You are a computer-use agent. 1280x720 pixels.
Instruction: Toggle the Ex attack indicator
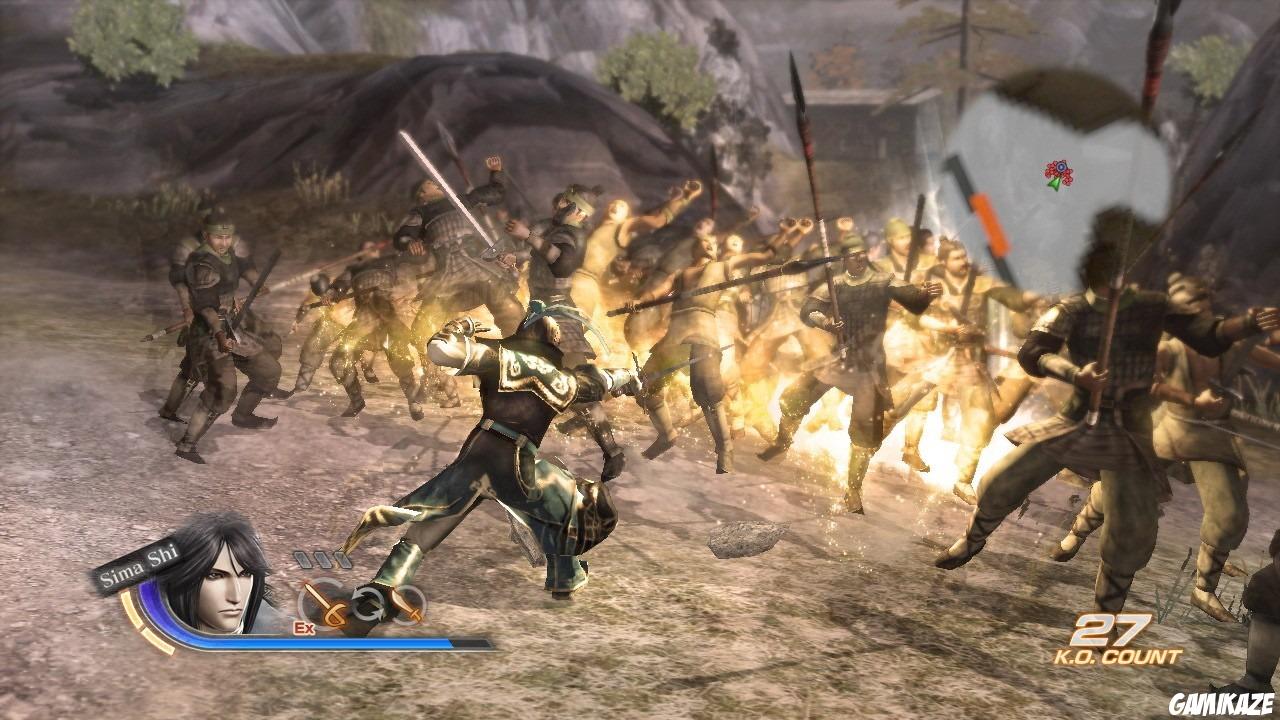[303, 627]
